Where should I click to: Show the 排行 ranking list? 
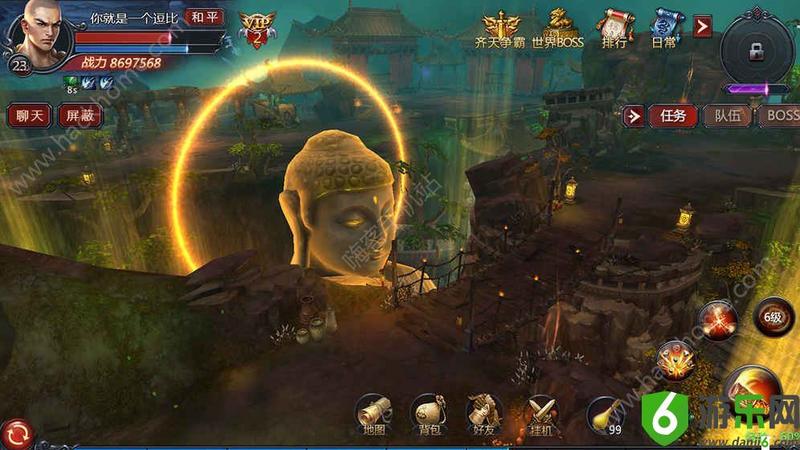[615, 30]
